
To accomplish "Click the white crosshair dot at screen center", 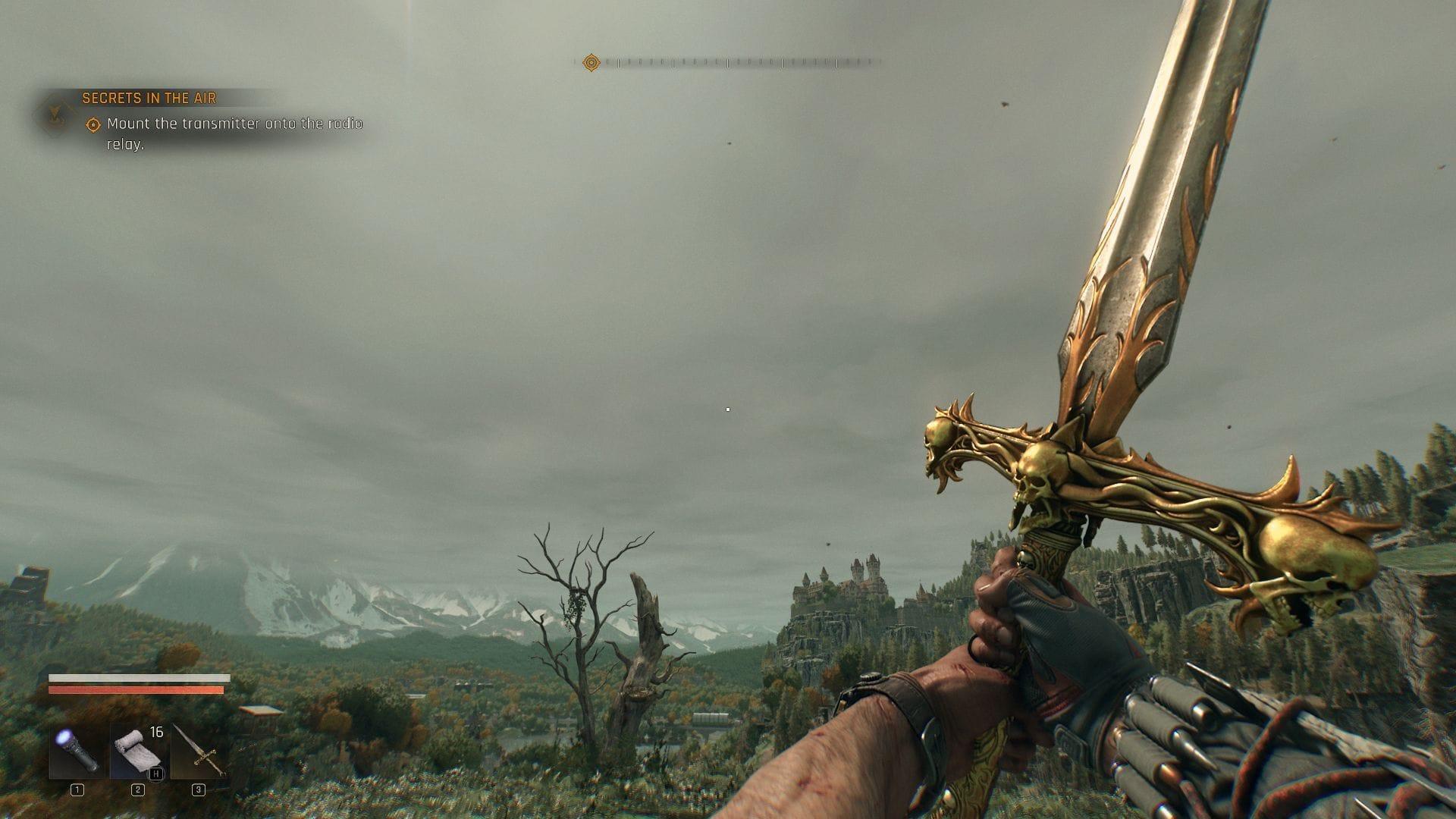I will pos(728,409).
